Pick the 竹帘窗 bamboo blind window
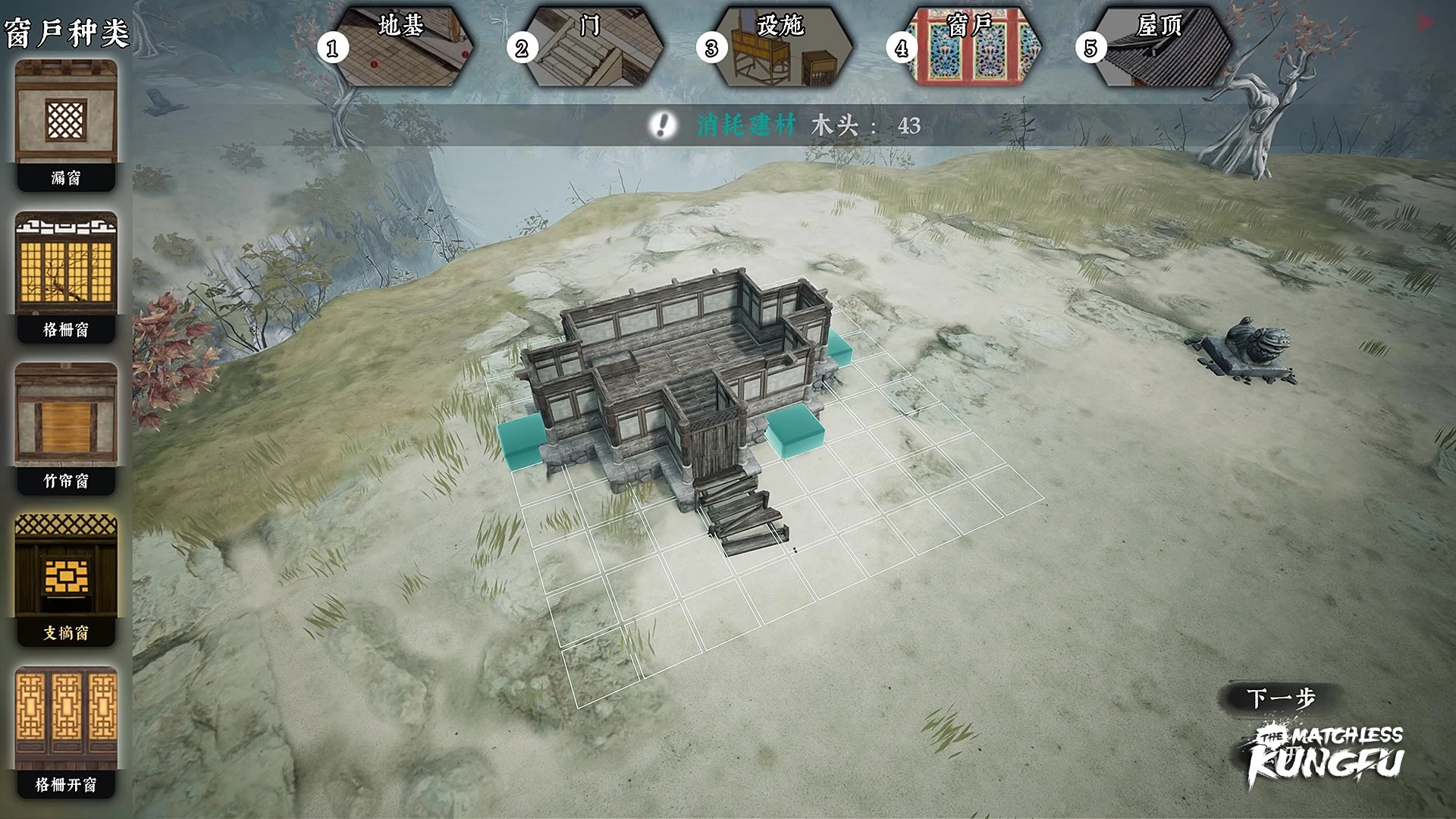 click(66, 428)
